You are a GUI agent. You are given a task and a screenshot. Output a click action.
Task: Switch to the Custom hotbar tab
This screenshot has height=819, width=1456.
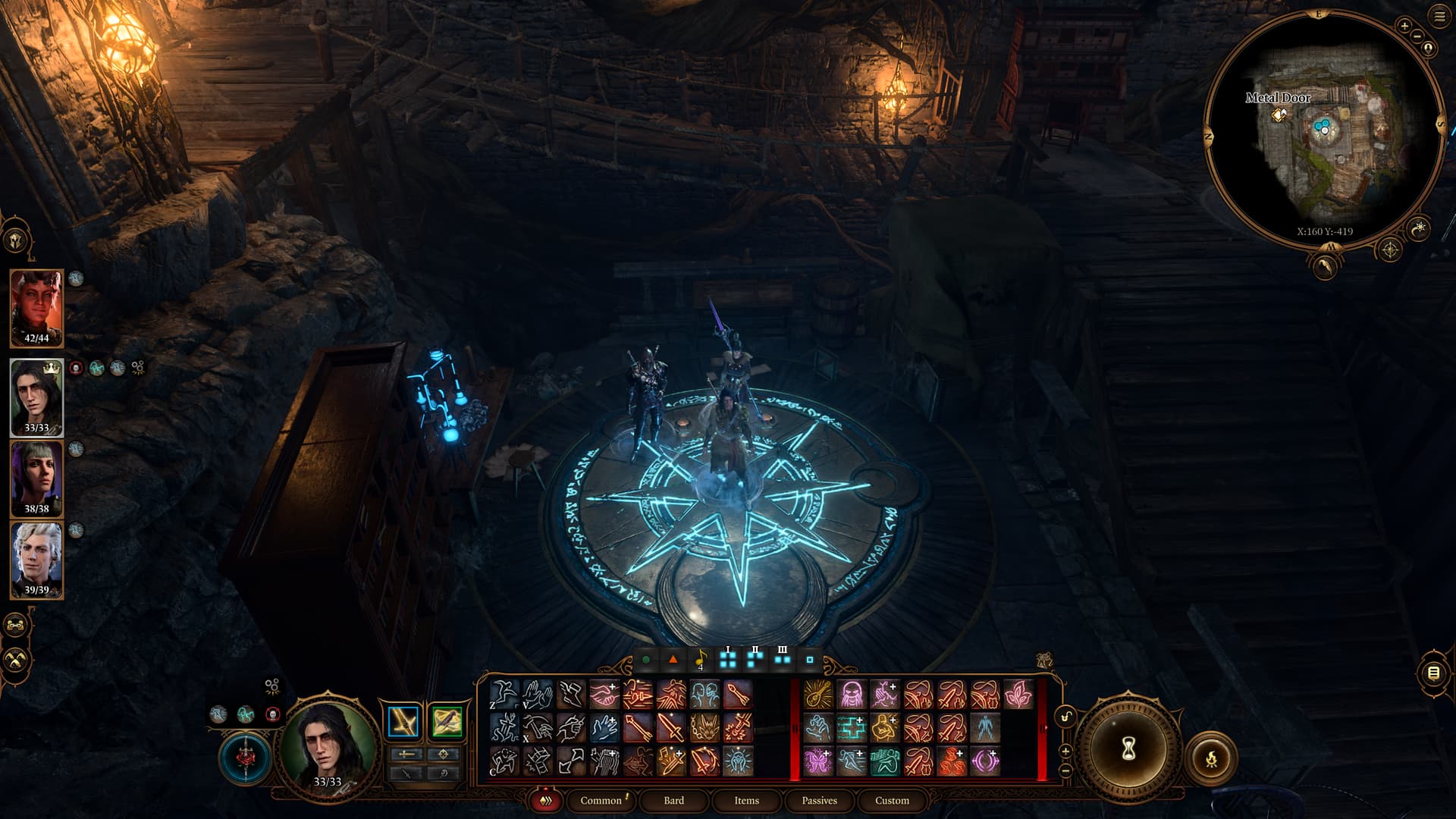click(x=892, y=800)
